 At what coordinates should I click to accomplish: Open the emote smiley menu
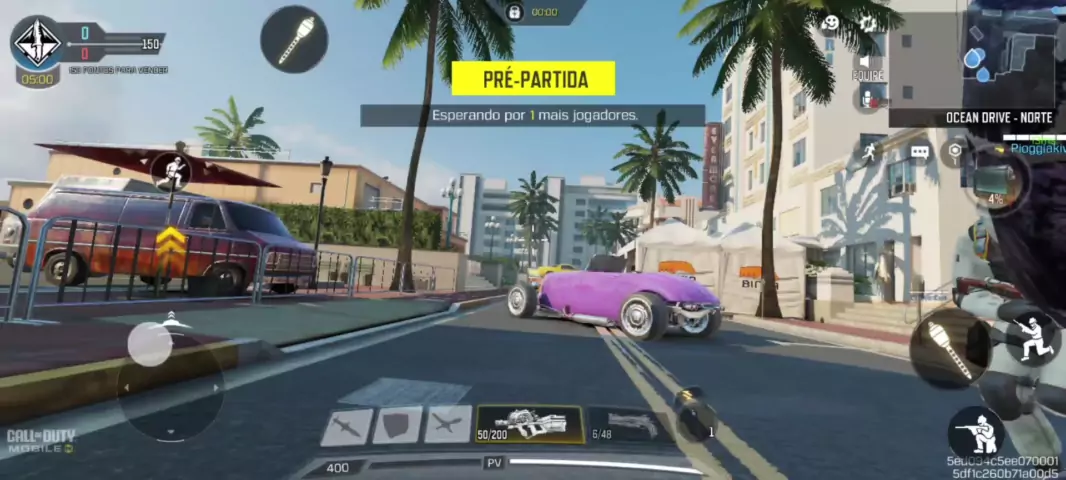tap(830, 23)
